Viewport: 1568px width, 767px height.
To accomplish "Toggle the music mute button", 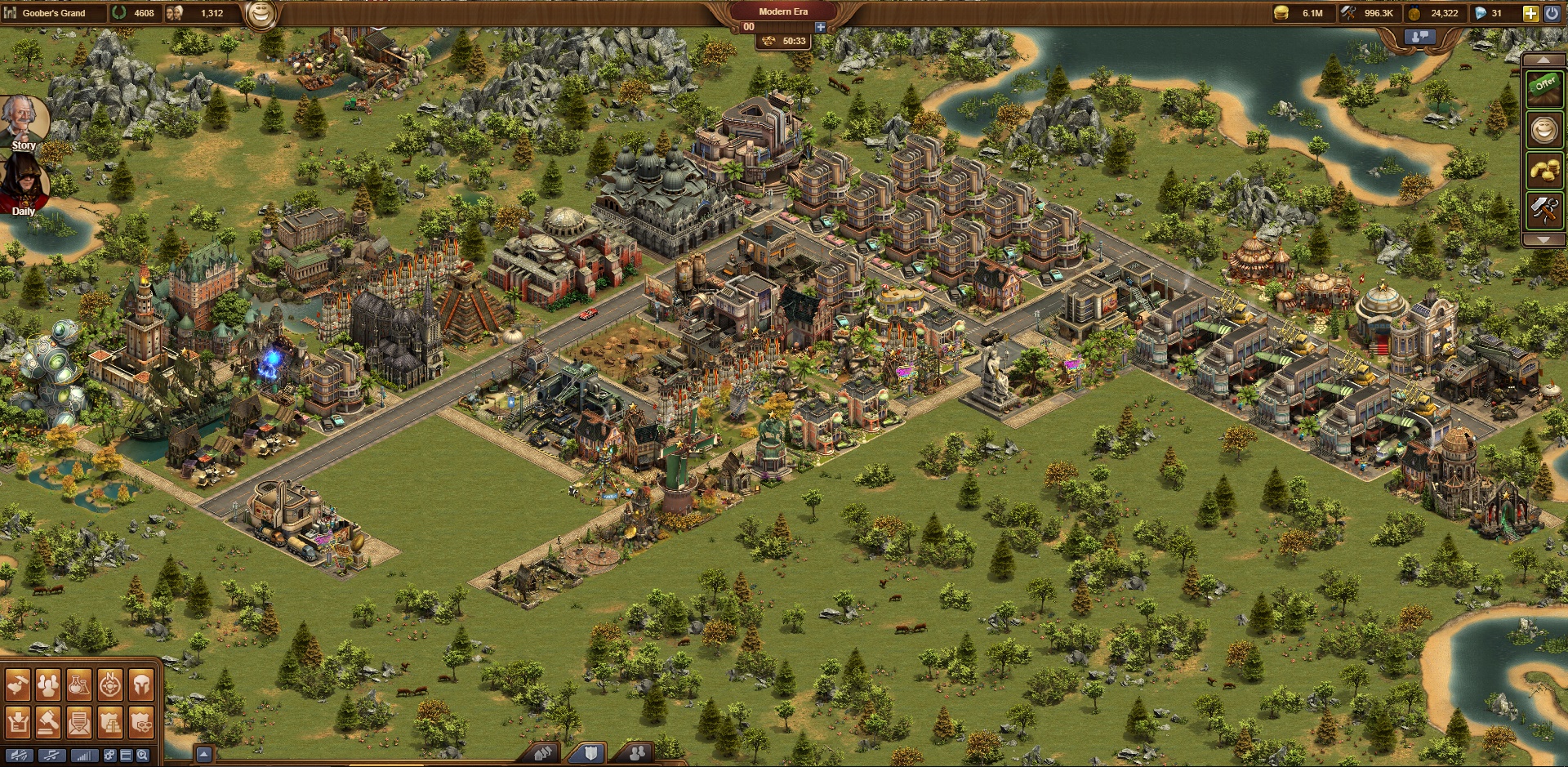I will (x=51, y=756).
